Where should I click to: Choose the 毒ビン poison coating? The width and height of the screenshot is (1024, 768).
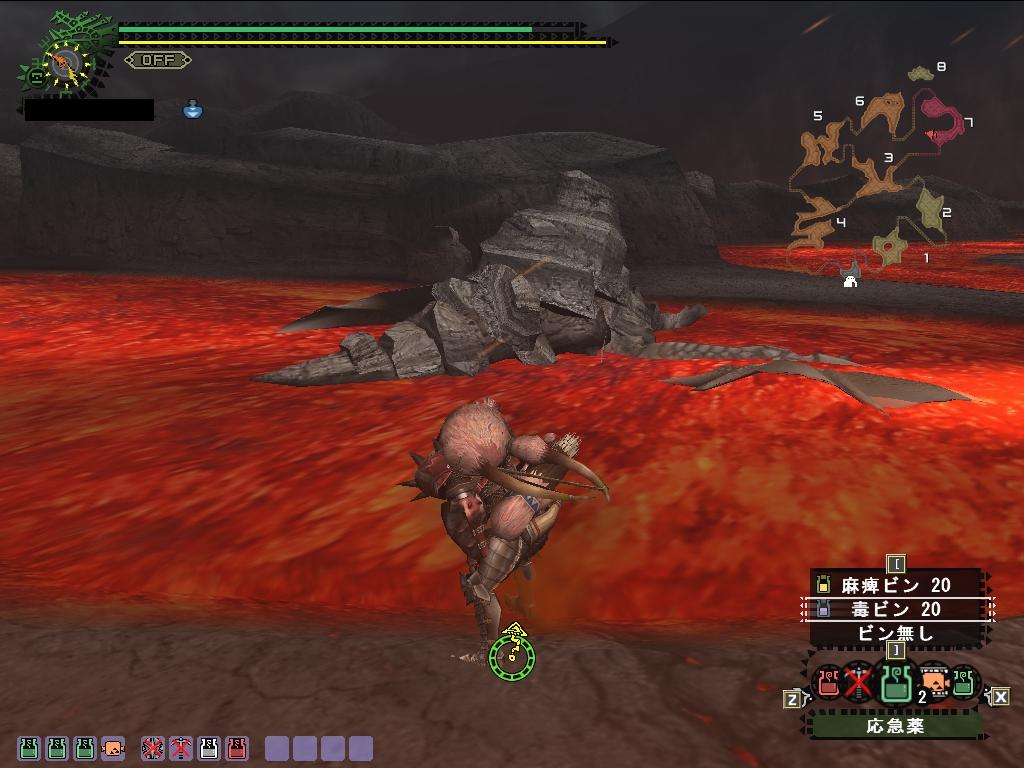click(896, 609)
